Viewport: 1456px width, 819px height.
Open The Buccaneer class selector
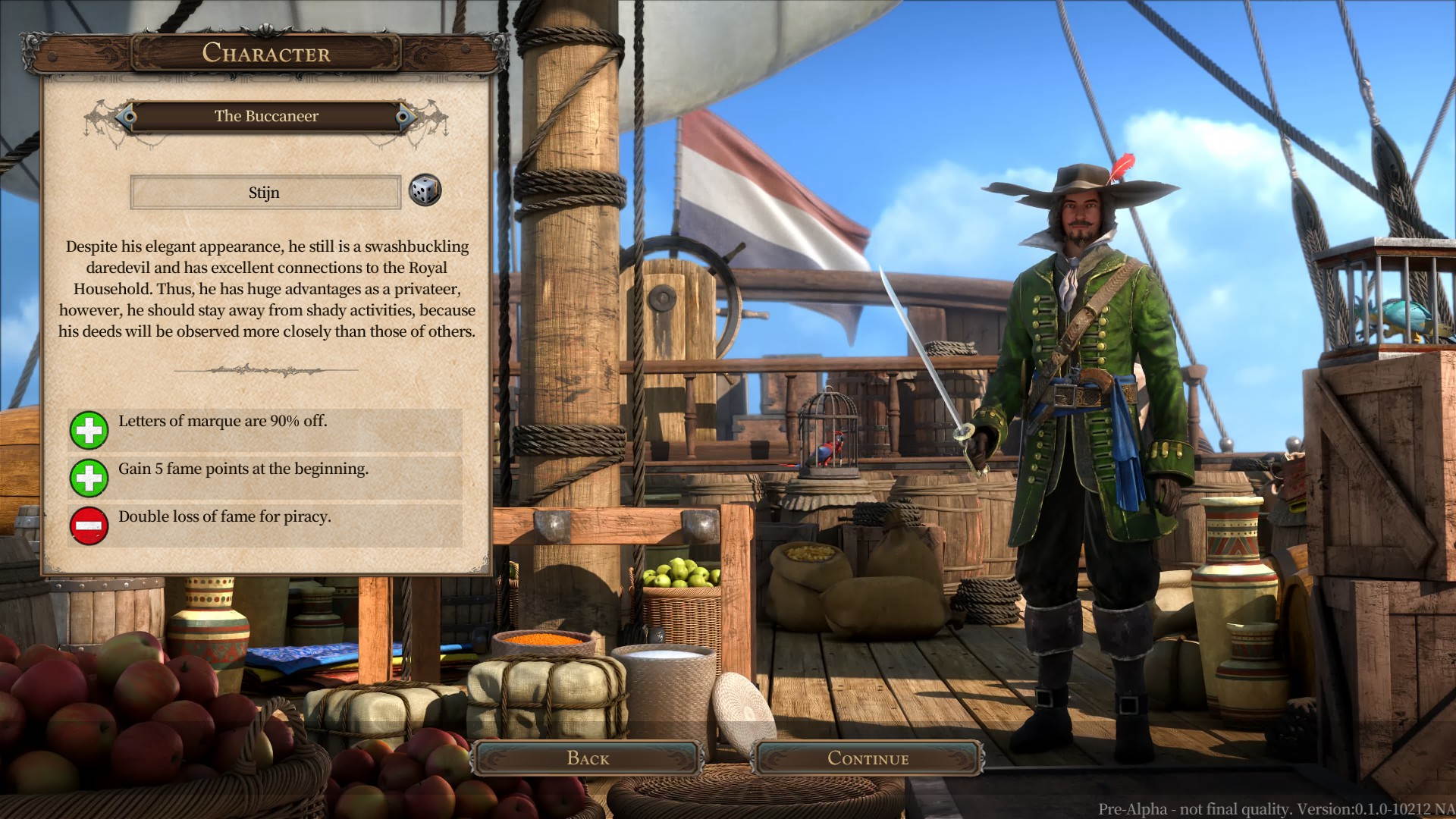pyautogui.click(x=267, y=116)
